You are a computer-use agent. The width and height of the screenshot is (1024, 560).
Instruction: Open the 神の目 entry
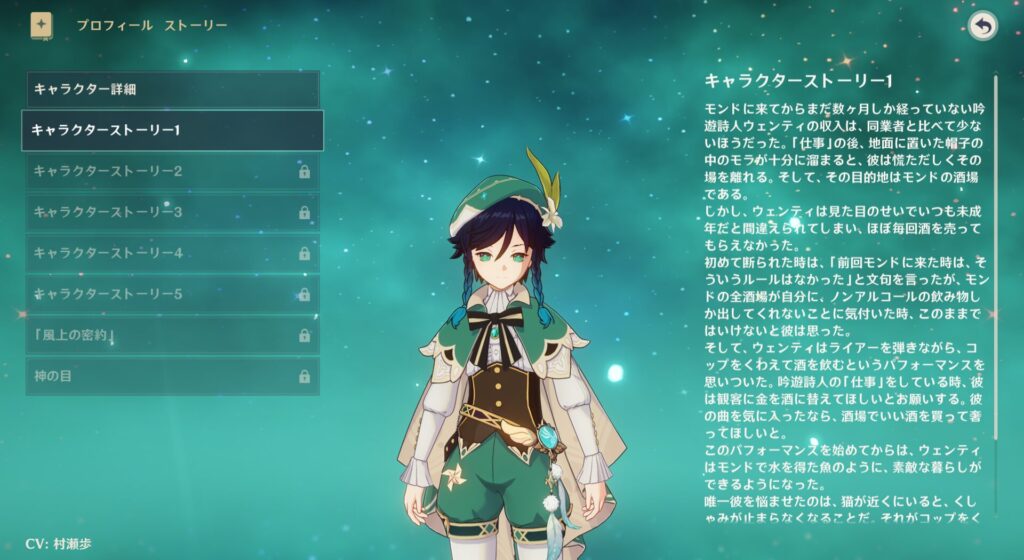click(172, 376)
